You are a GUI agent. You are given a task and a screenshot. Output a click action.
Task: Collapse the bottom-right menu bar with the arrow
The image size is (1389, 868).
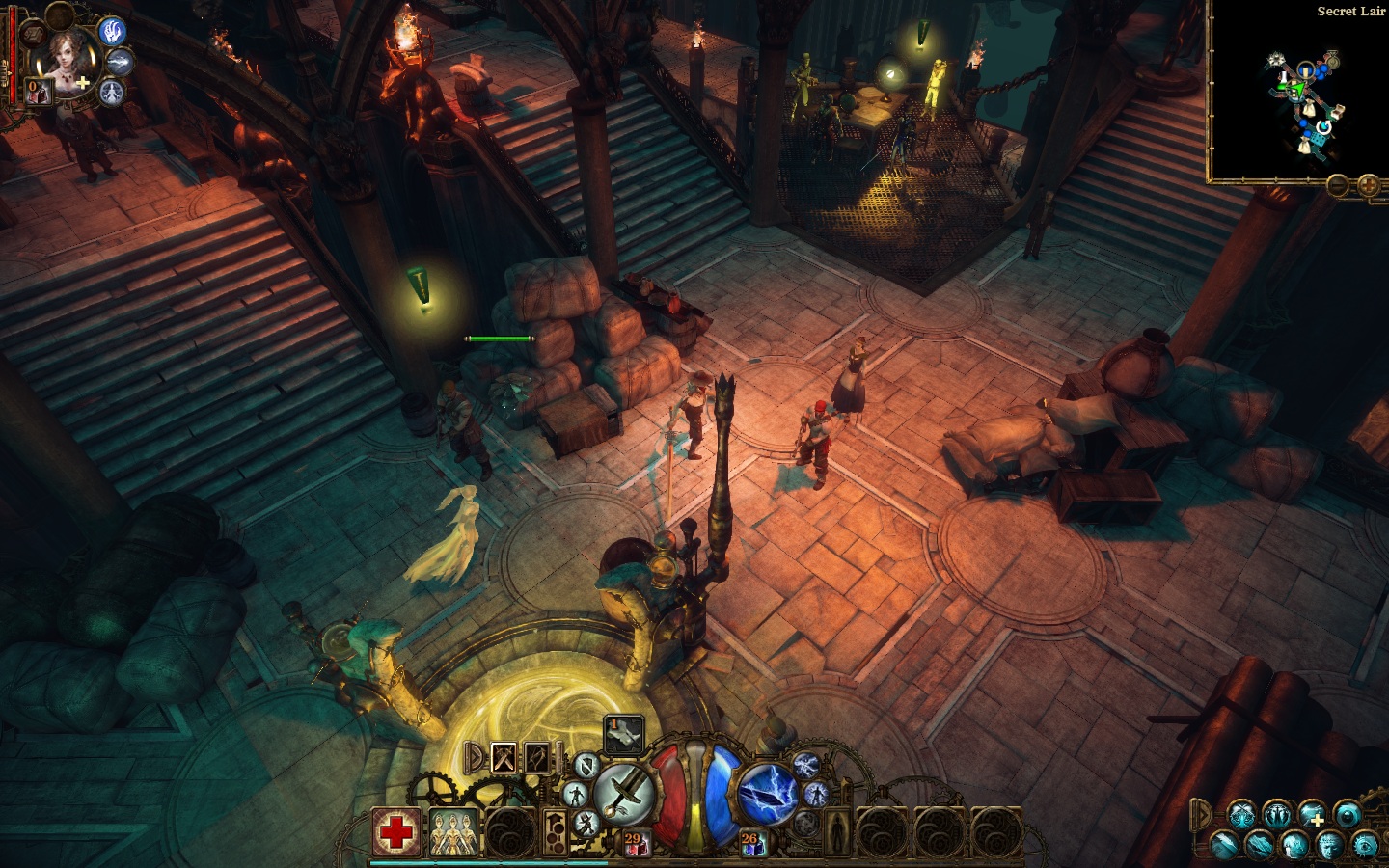click(1202, 815)
